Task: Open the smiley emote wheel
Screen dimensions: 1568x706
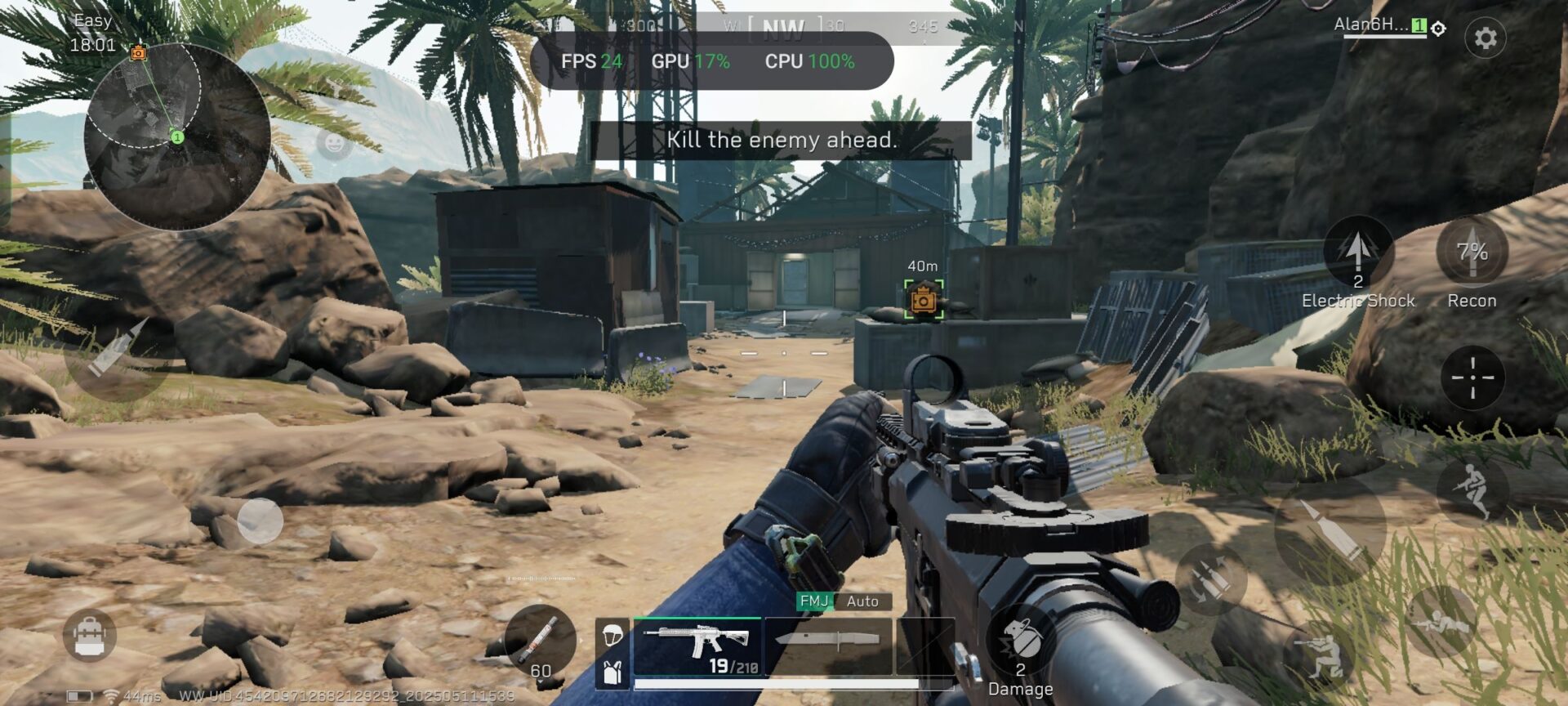Action: (334, 144)
